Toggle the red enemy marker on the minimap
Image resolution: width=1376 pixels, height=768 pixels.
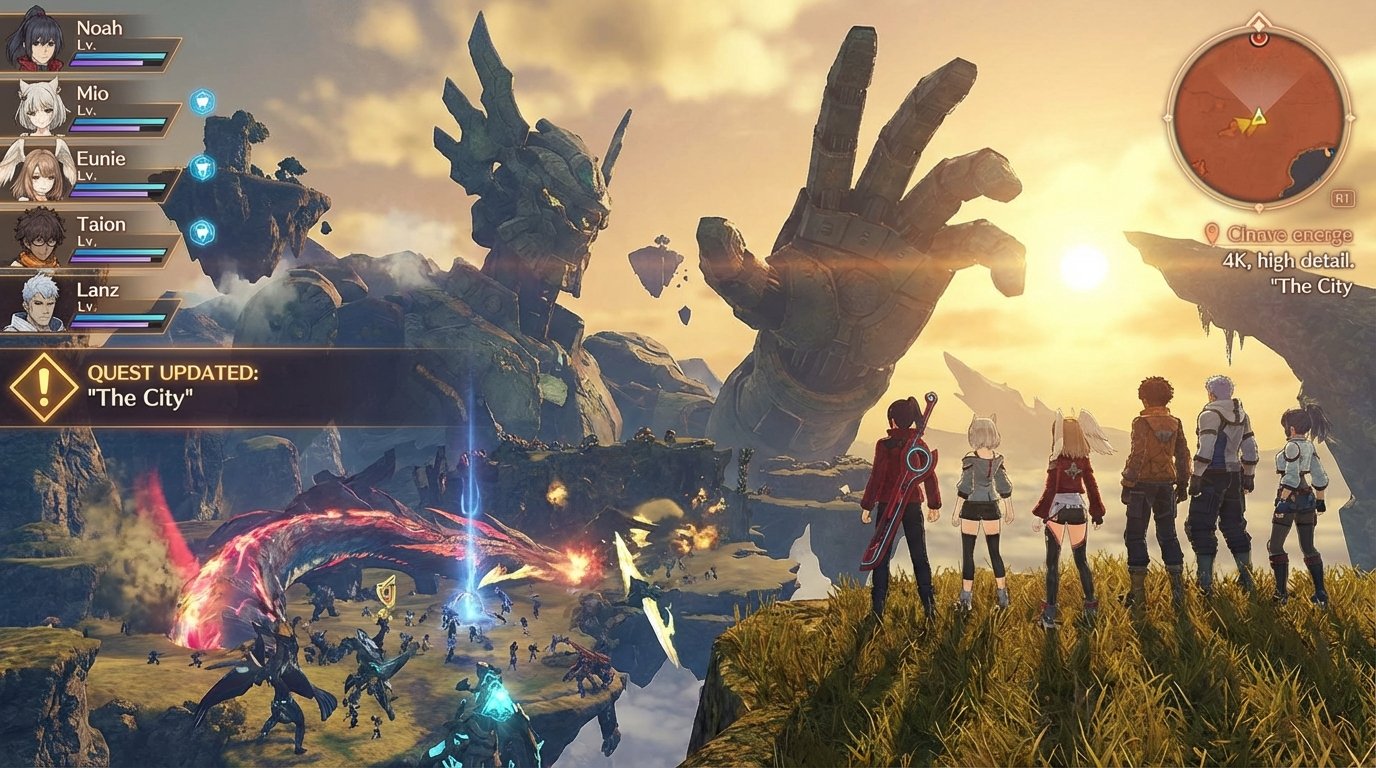click(x=1258, y=40)
